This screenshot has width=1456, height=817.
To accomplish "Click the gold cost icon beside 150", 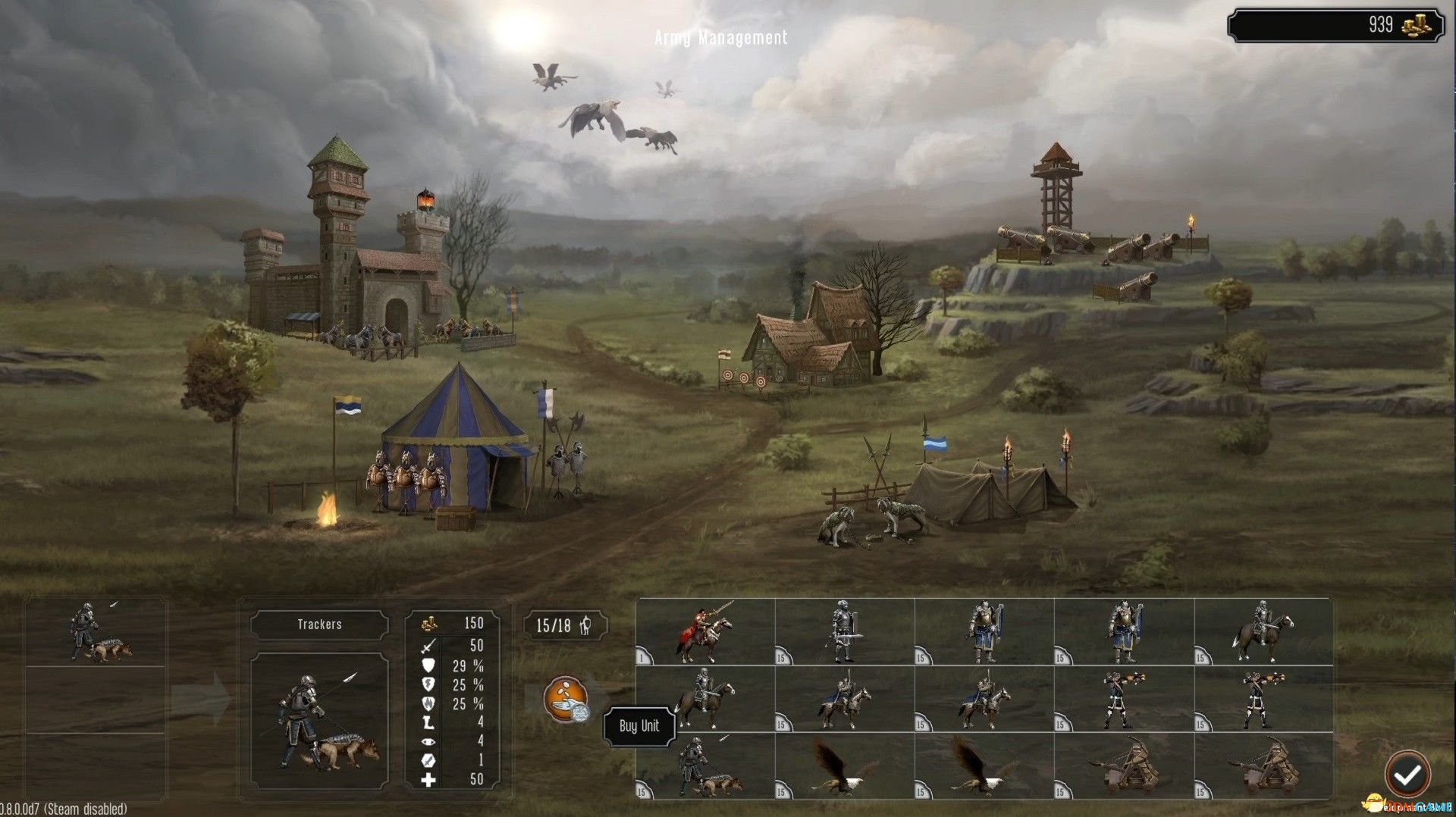I will click(429, 624).
